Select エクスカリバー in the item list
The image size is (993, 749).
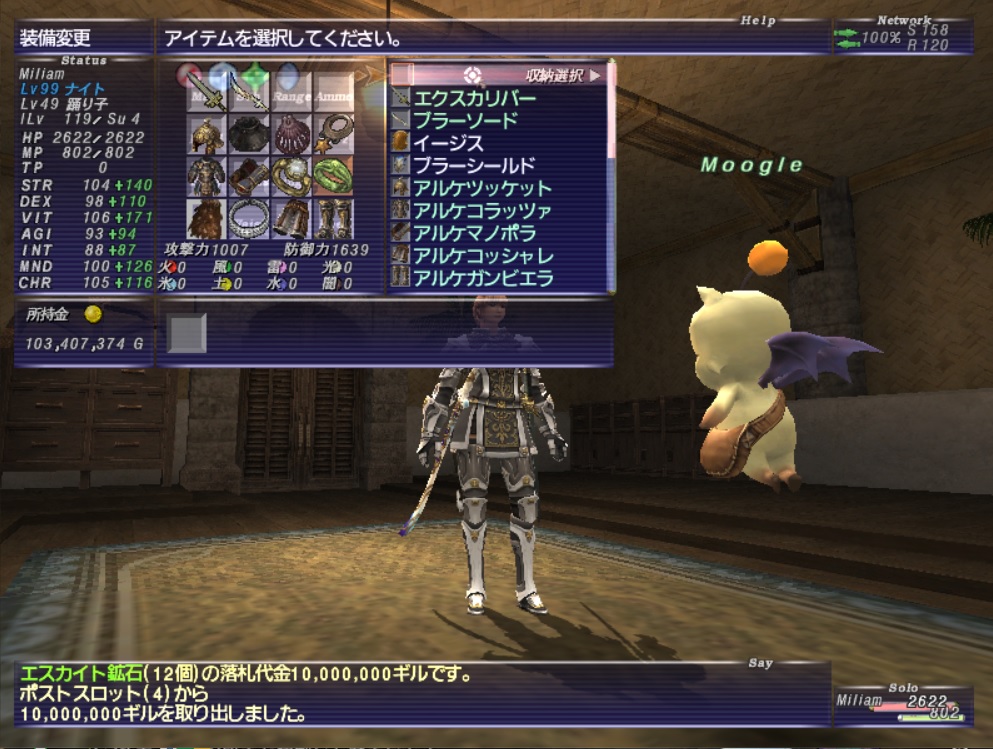(x=474, y=98)
